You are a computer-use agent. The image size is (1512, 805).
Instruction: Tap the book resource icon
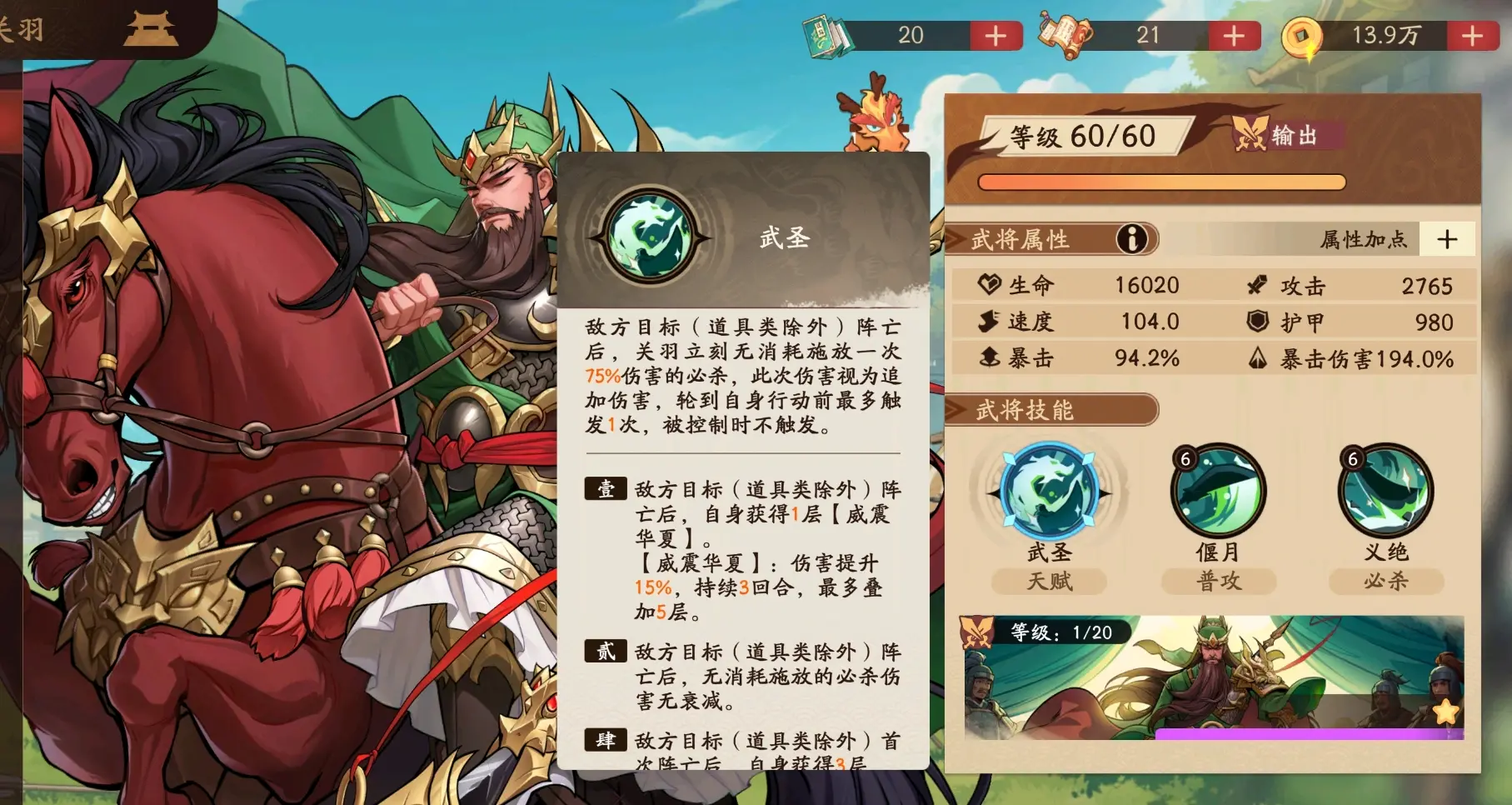(x=828, y=33)
